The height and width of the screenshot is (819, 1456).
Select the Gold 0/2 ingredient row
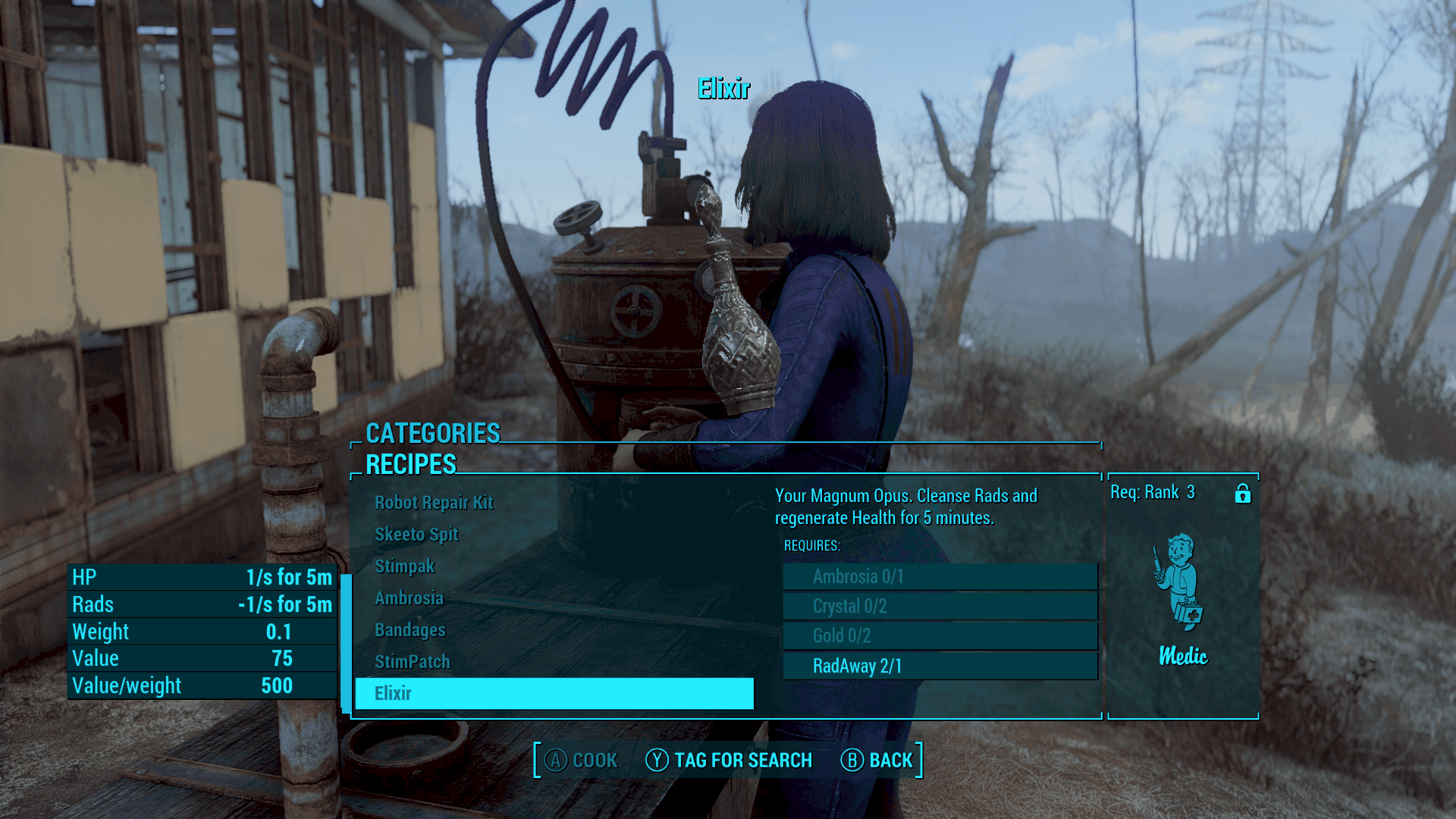pos(940,636)
